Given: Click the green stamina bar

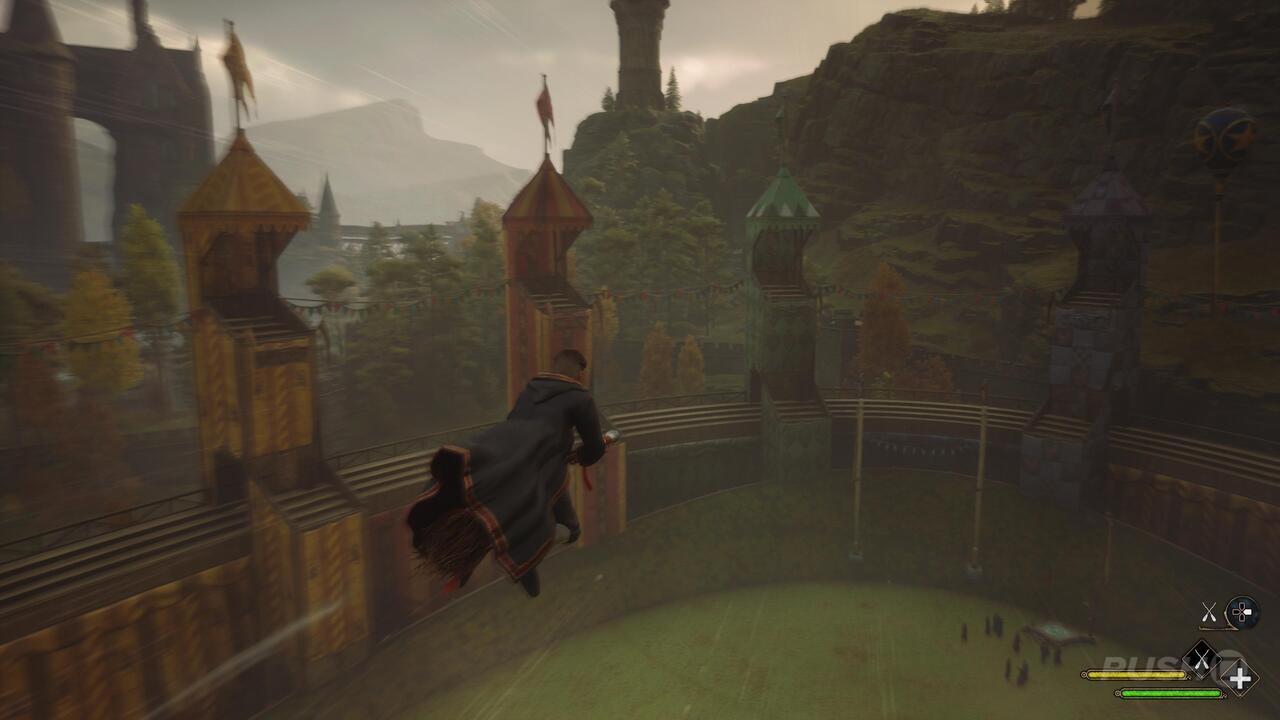Looking at the screenshot, I should pos(1171,693).
